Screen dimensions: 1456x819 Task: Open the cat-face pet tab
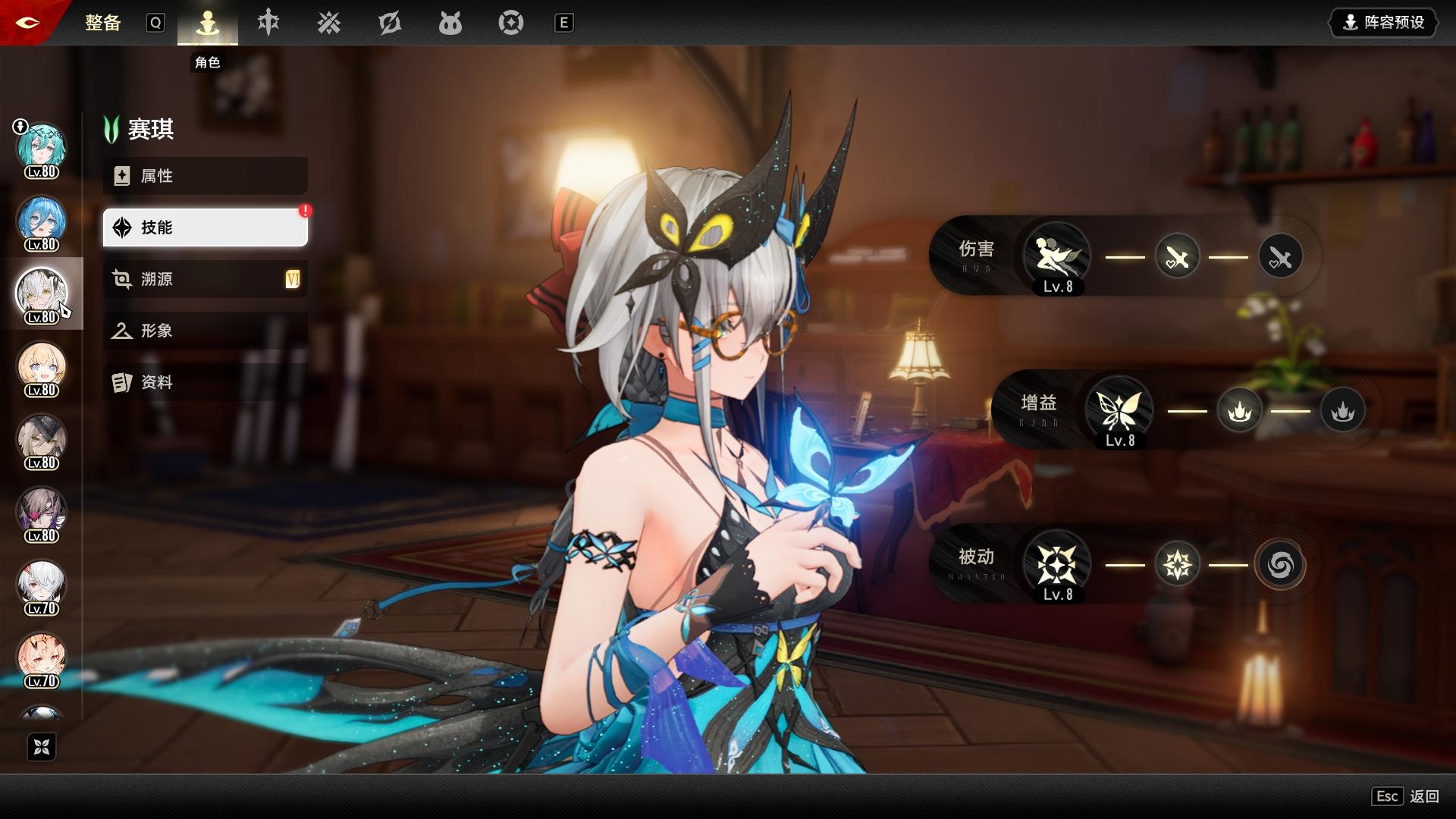point(450,23)
